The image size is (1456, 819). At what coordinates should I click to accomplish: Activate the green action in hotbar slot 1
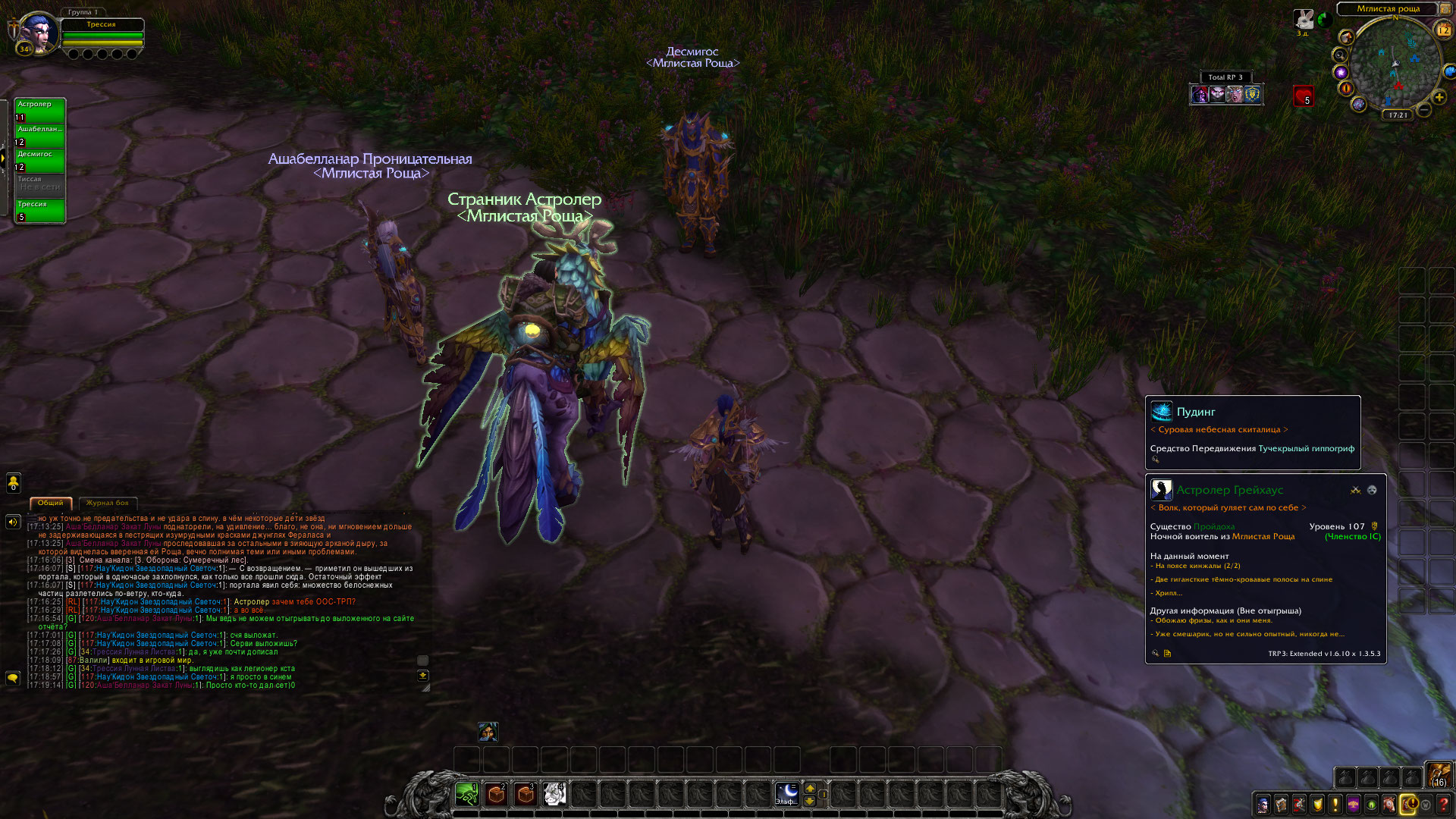pos(467,794)
